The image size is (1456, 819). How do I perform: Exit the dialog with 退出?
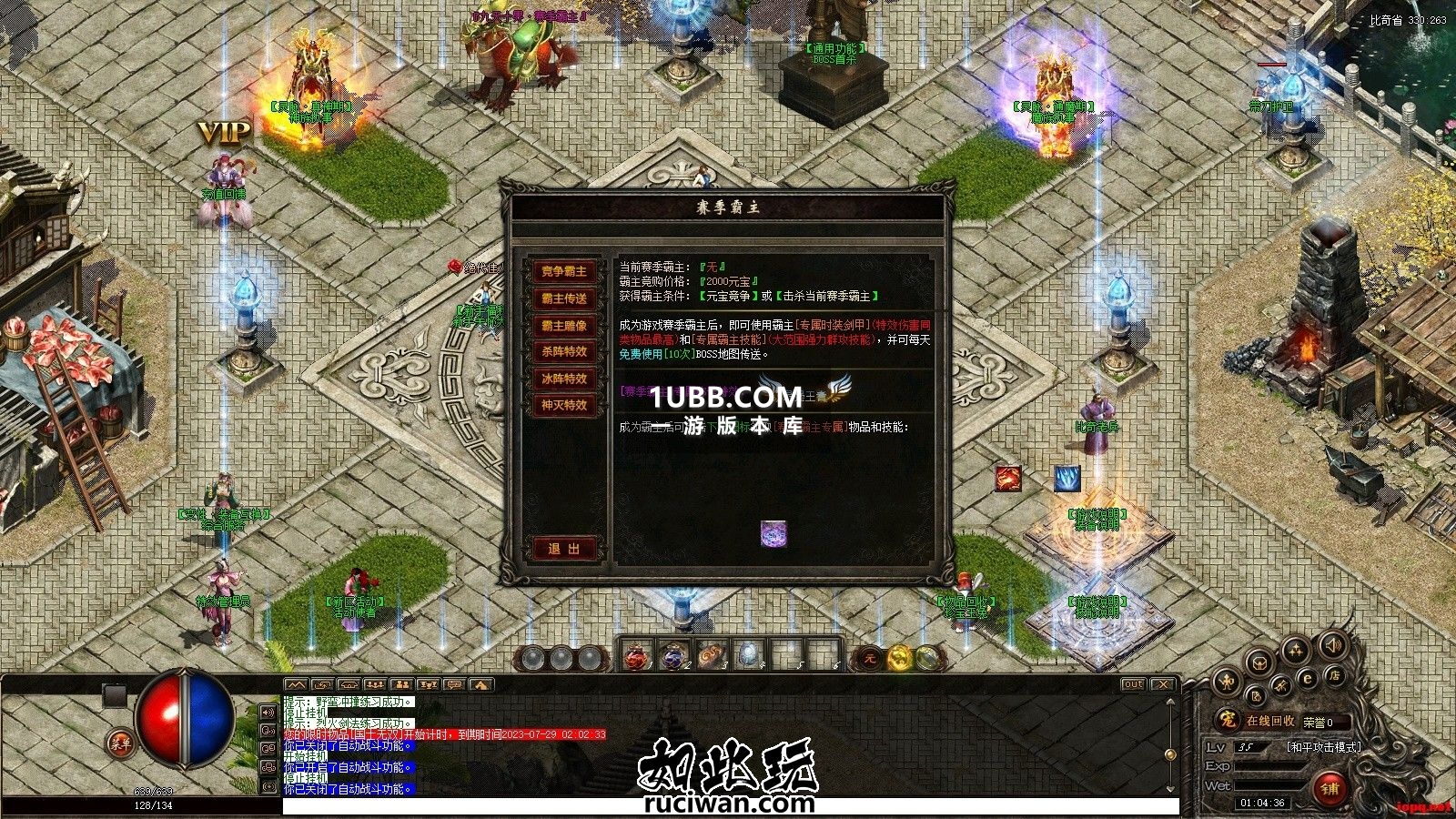(x=564, y=549)
